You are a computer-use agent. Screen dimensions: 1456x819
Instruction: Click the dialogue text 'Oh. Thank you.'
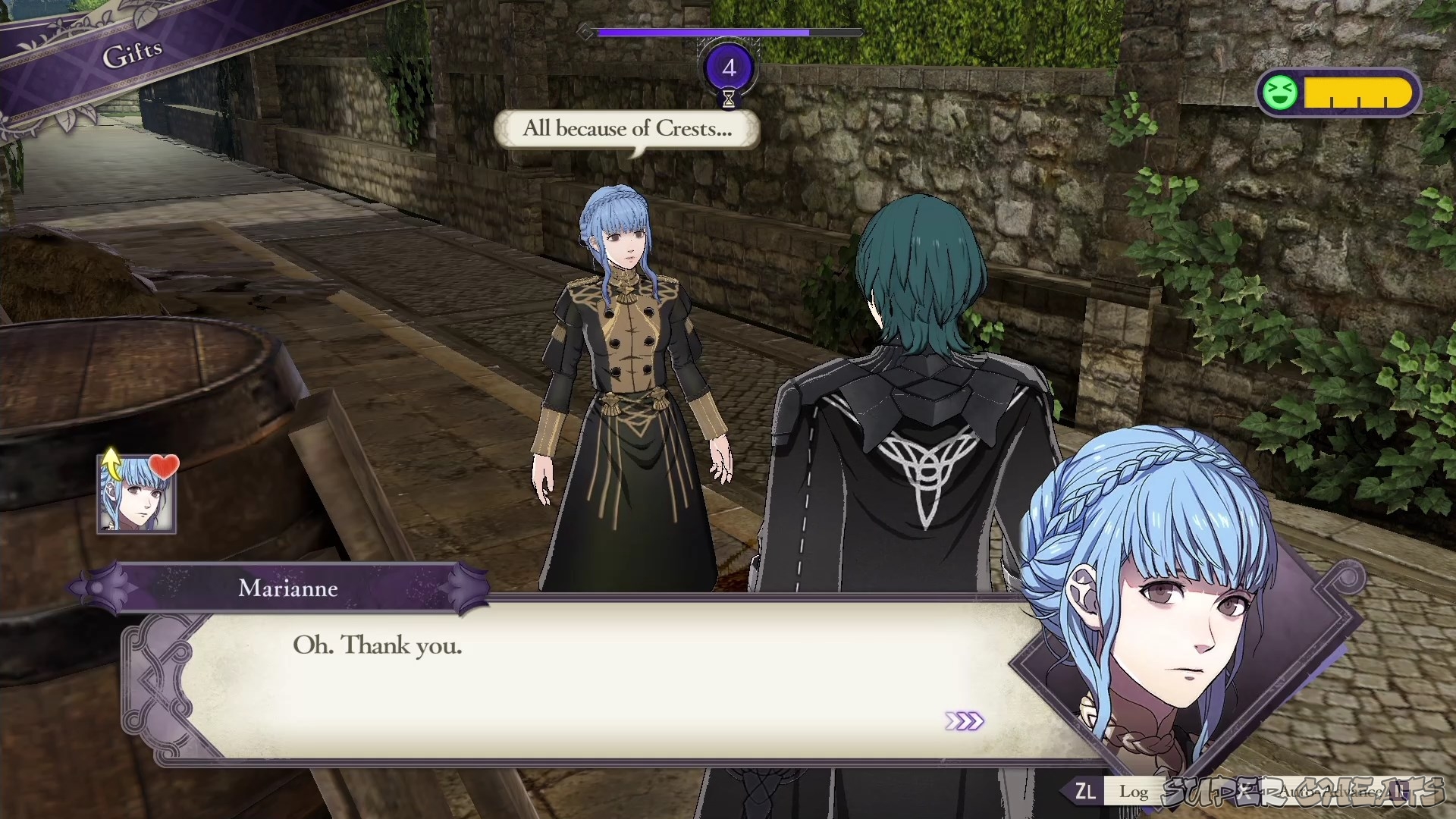(378, 646)
